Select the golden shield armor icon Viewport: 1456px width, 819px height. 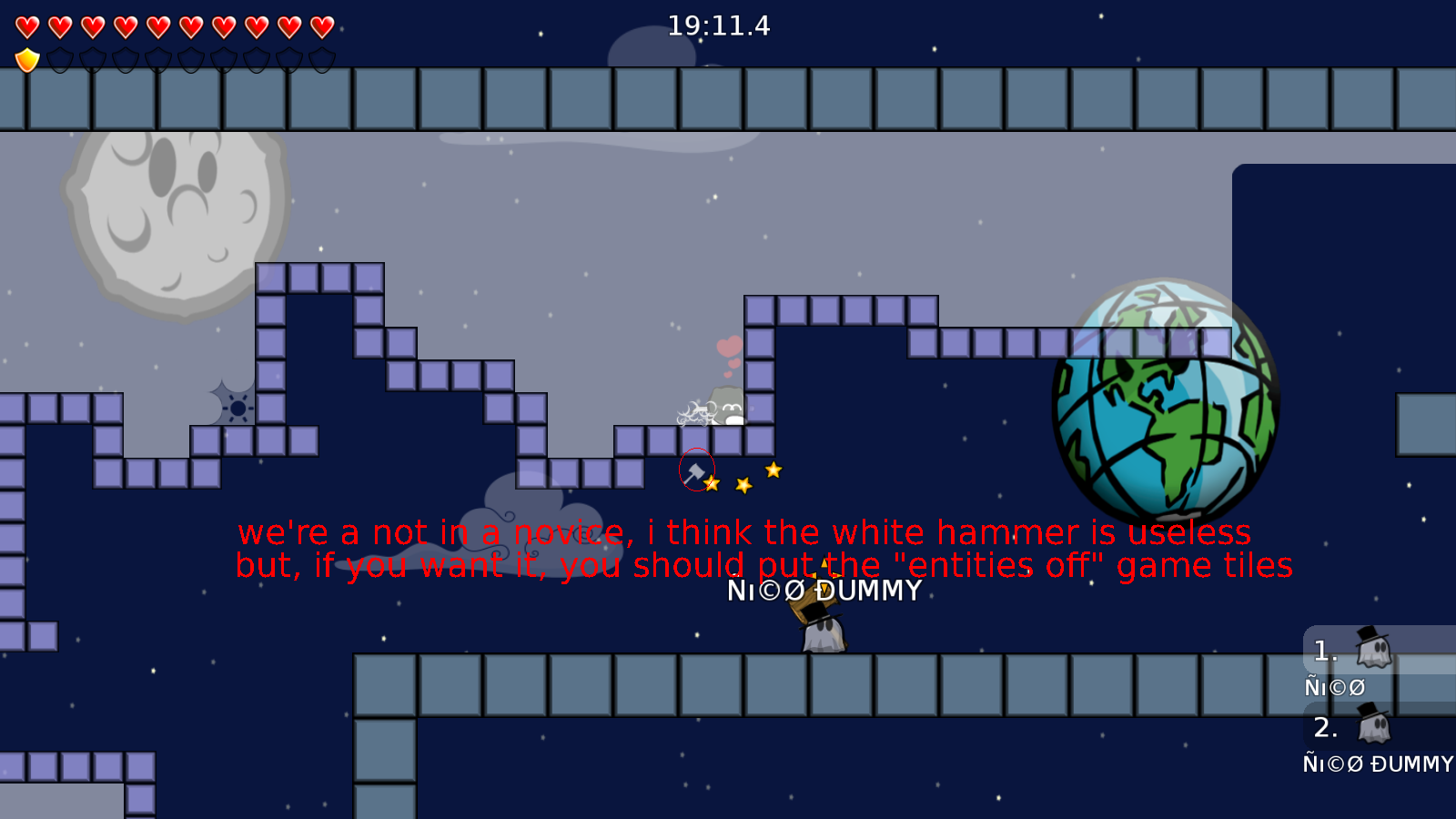(25, 60)
